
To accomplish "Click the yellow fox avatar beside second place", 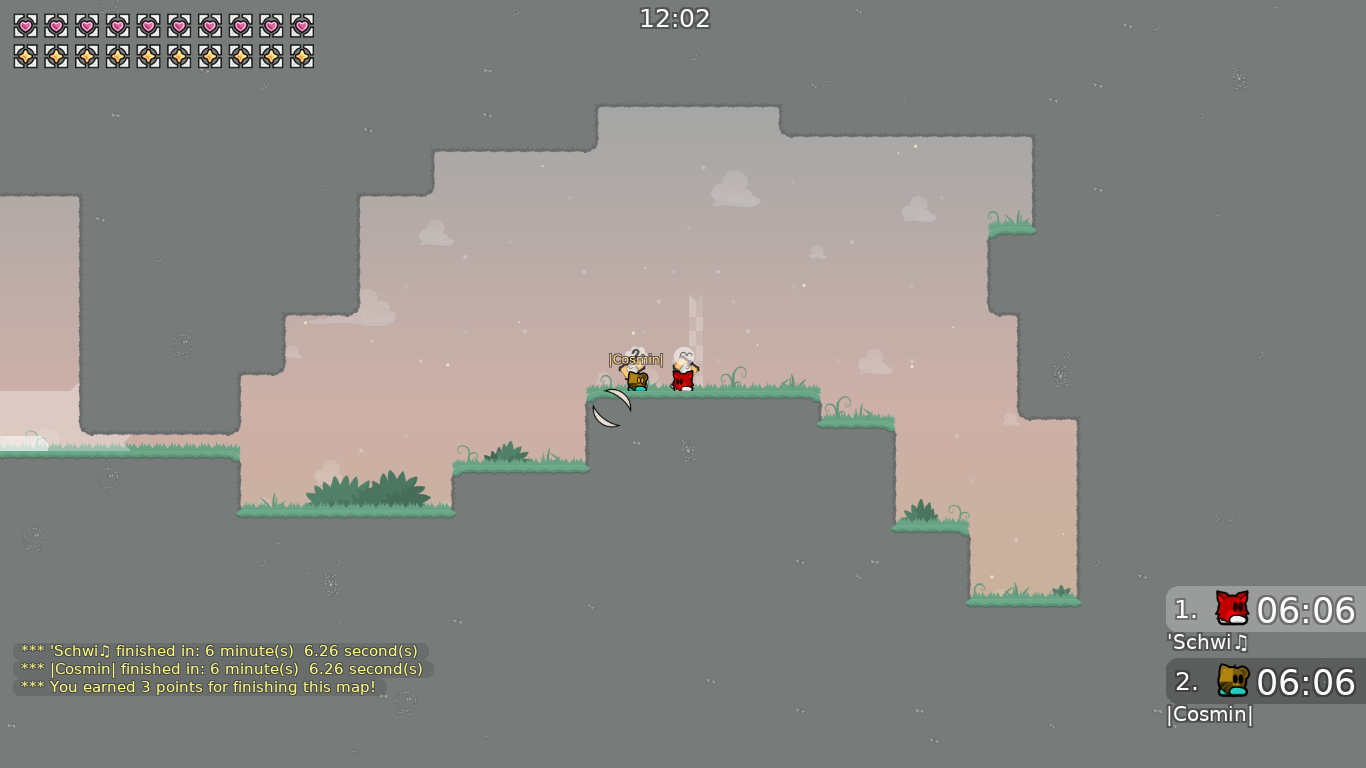I will point(1231,682).
